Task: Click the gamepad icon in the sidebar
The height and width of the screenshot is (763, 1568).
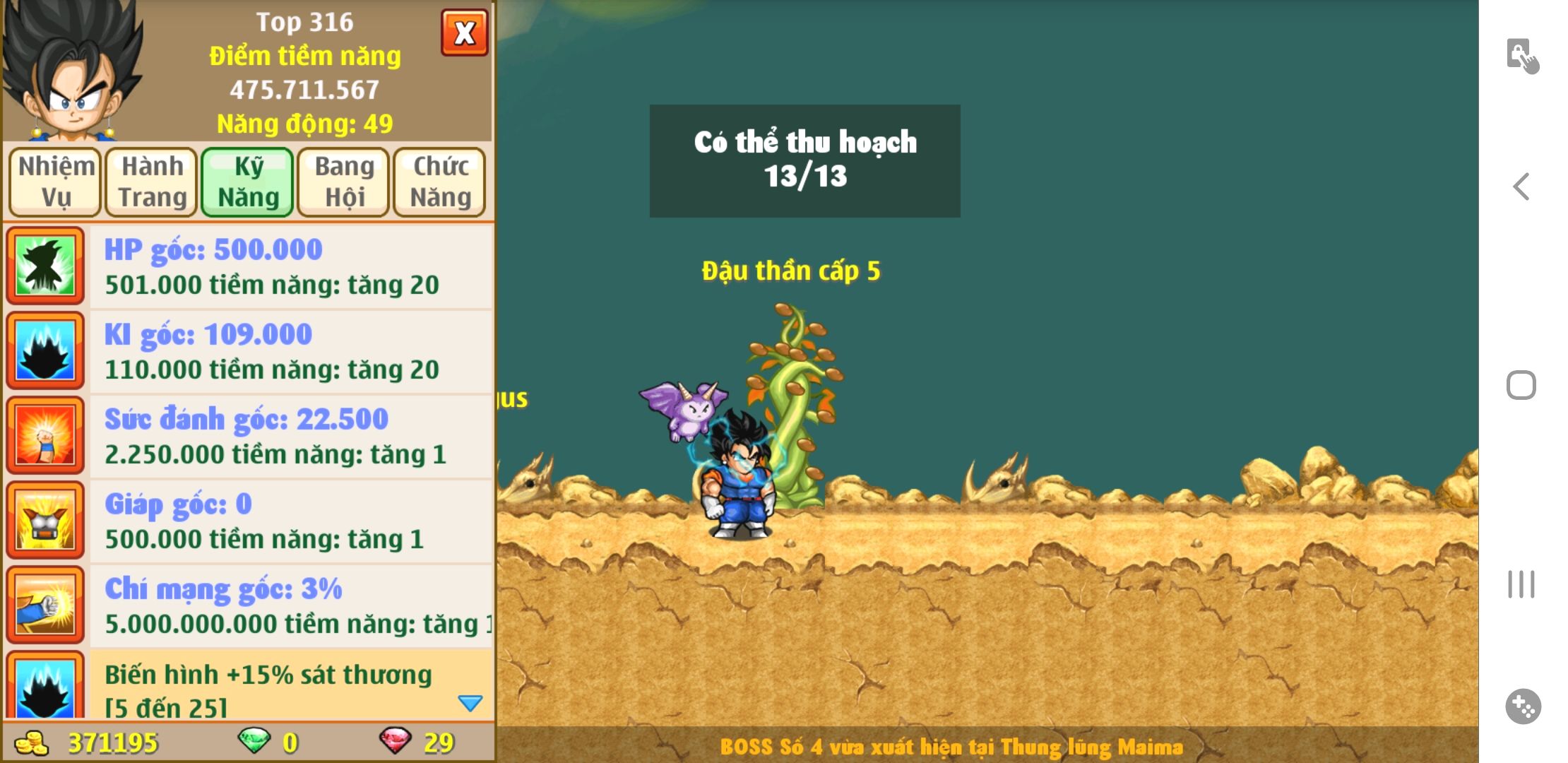Action: (1523, 706)
